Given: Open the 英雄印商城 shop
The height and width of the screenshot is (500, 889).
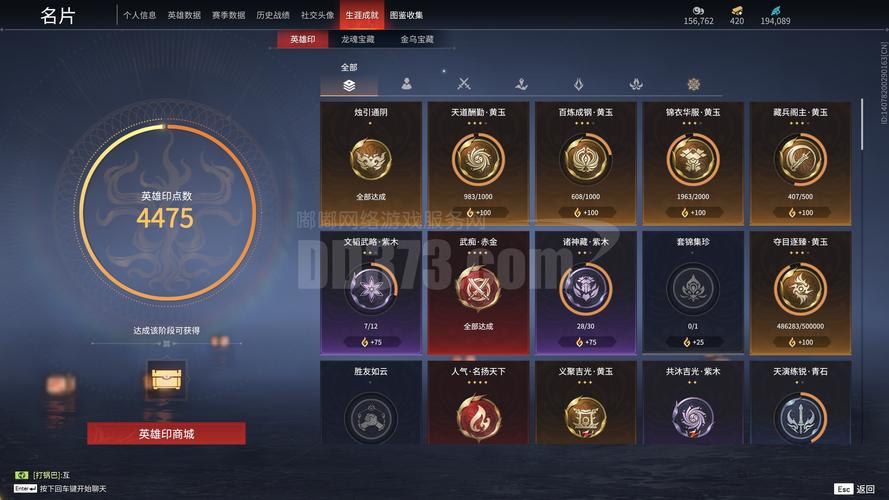Looking at the screenshot, I should click(x=166, y=433).
